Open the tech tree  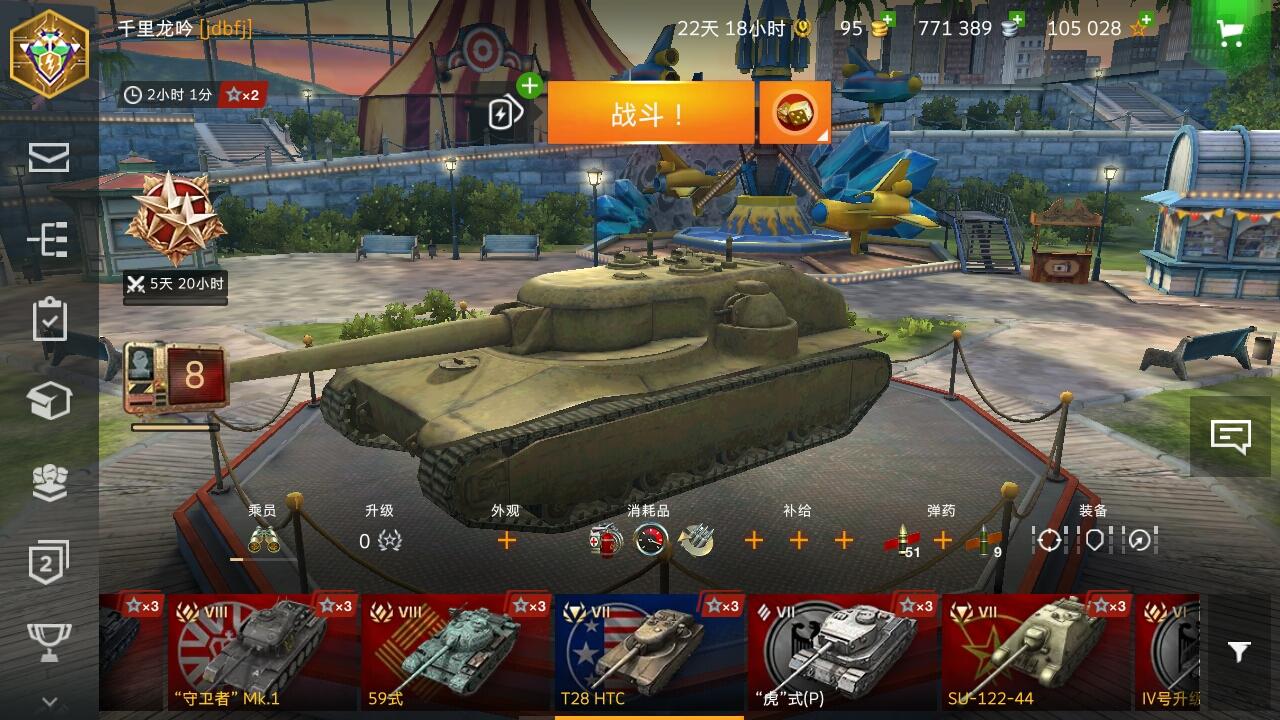coord(49,240)
